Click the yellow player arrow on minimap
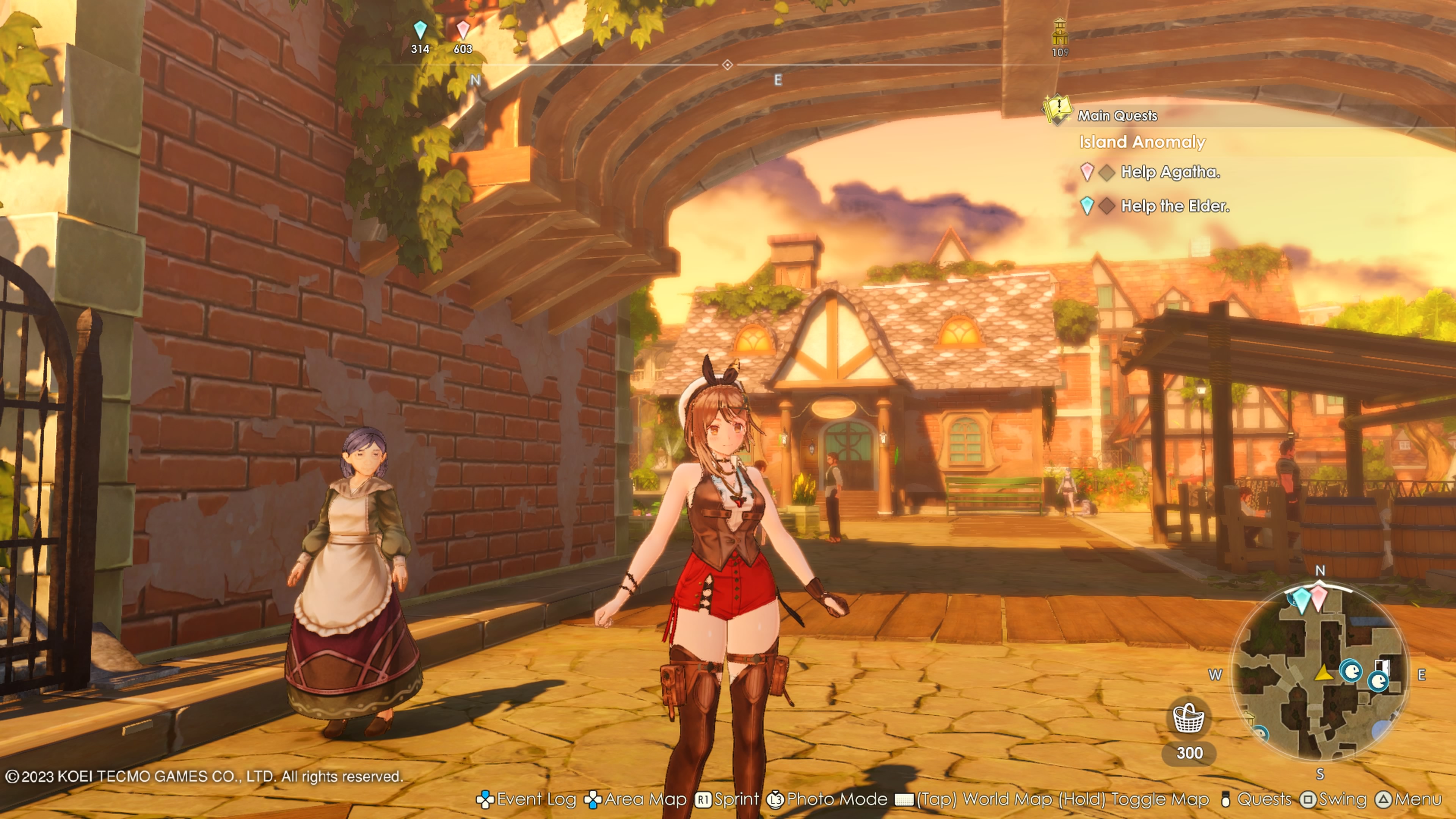 tap(1323, 673)
